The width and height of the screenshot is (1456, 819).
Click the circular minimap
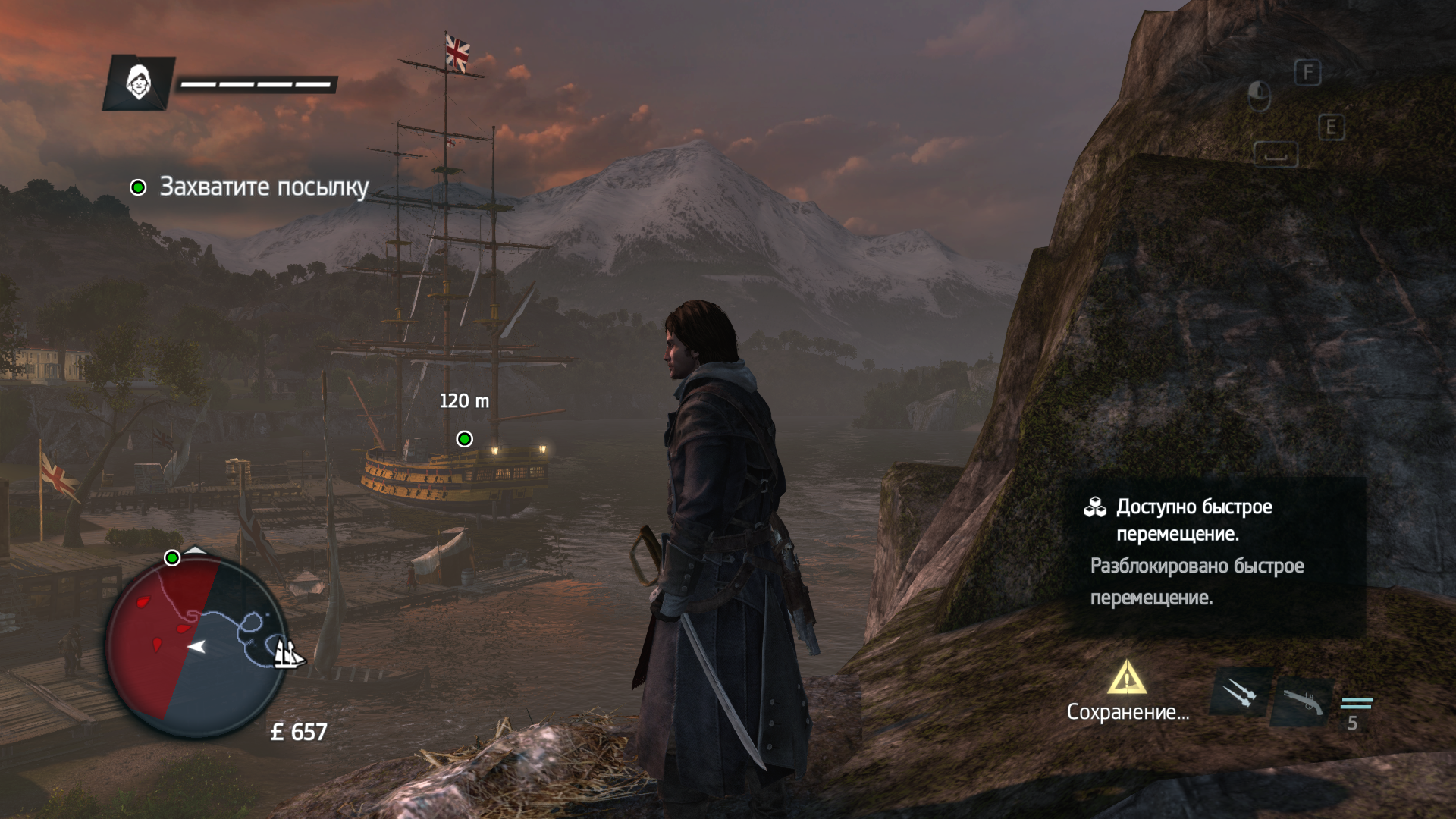[195, 647]
